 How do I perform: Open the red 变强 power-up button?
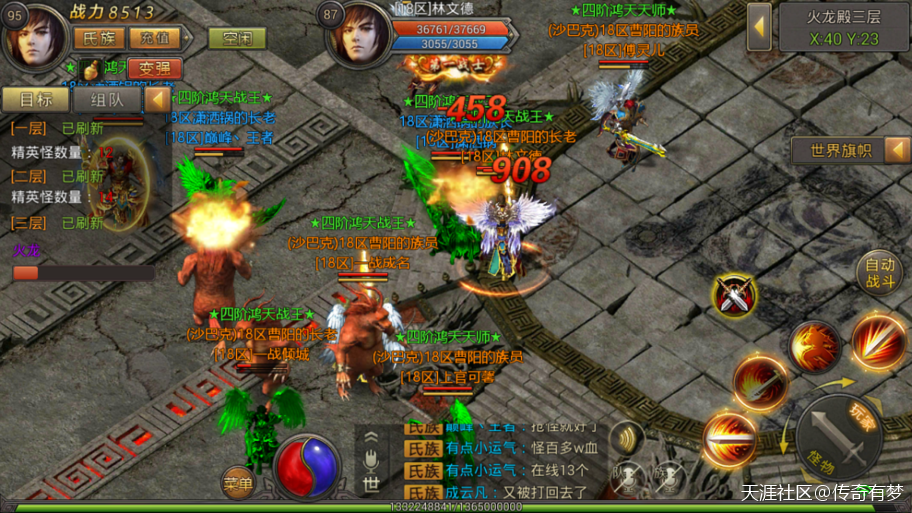click(x=154, y=68)
